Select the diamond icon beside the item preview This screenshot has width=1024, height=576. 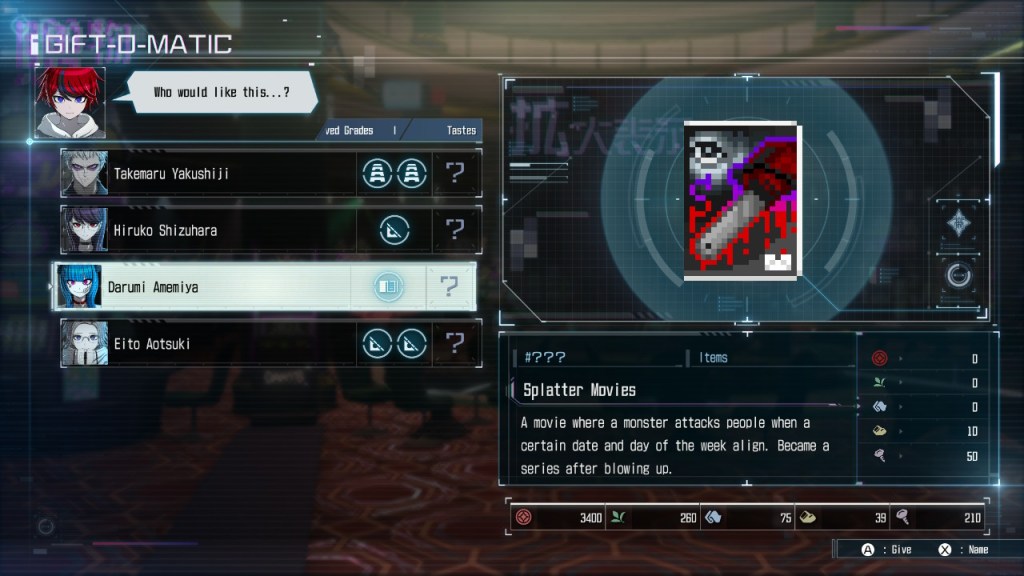(x=958, y=224)
